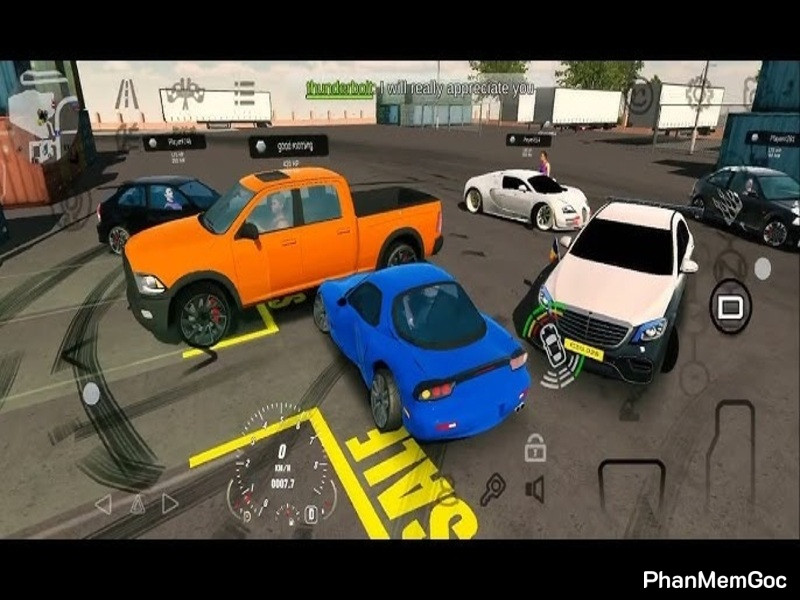Toggle the hazard lights triangle
Screen dimensions: 800x600
coord(136,504)
